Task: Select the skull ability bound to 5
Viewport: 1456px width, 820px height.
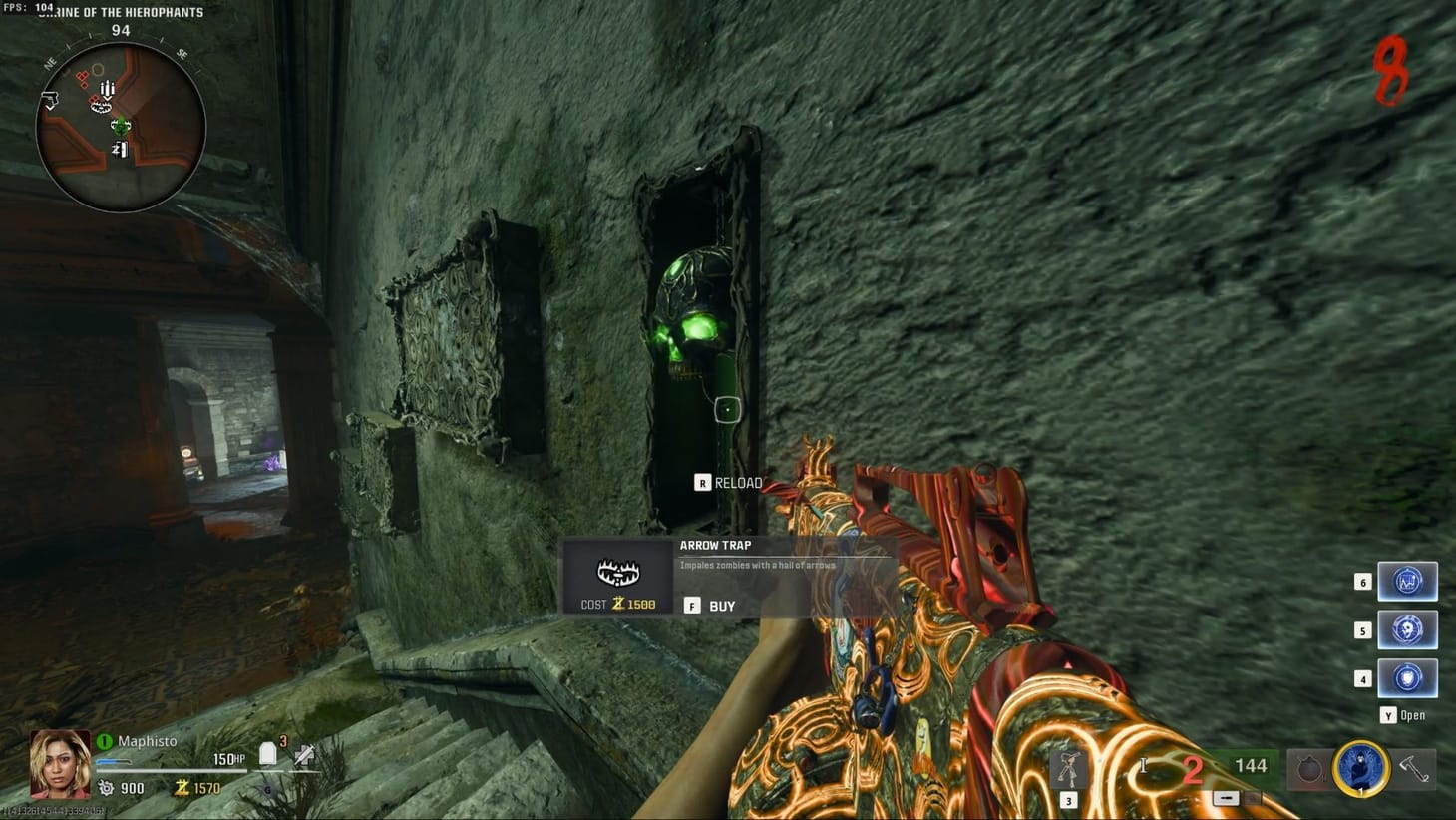Action: click(x=1407, y=629)
